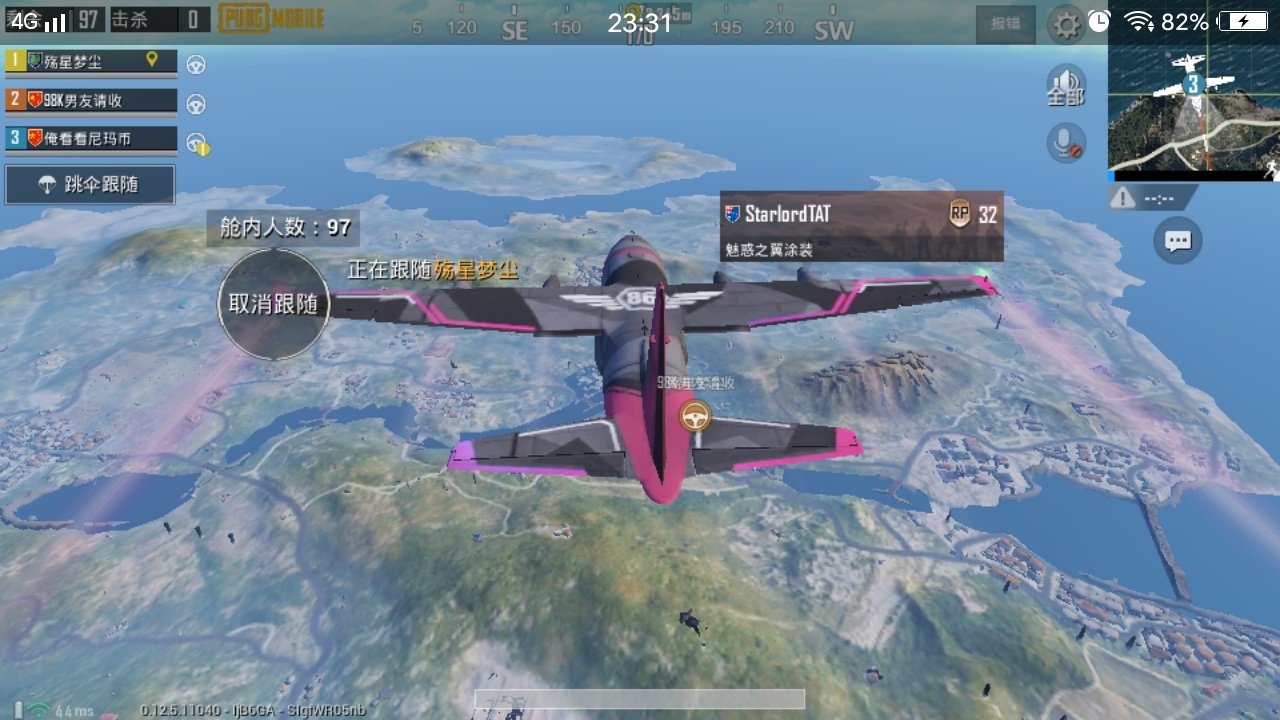Image resolution: width=1280 pixels, height=720 pixels.
Task: Select teammate 2 row 98K男友请收
Action: [x=91, y=100]
